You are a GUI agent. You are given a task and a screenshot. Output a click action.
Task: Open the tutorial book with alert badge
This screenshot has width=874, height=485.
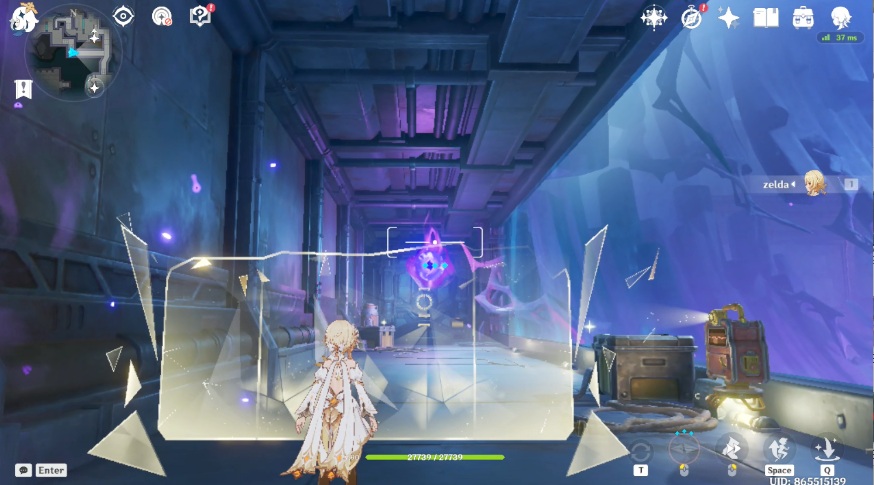point(200,16)
